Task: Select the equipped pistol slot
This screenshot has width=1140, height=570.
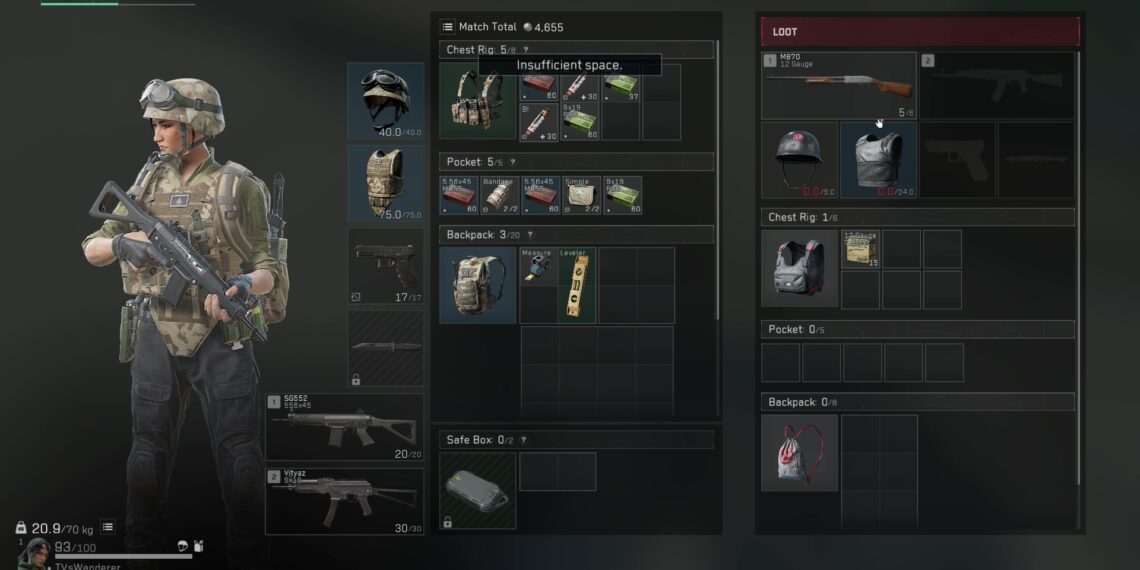Action: click(385, 266)
